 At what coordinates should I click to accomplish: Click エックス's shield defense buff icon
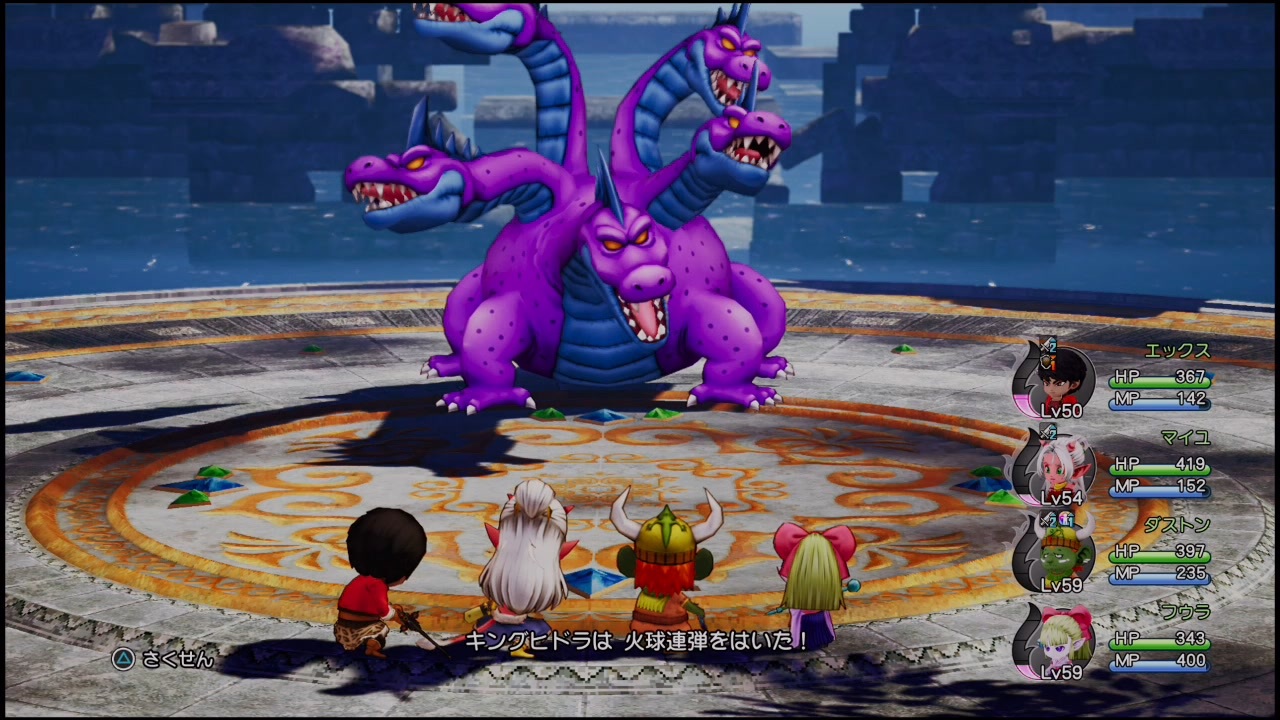click(1048, 362)
